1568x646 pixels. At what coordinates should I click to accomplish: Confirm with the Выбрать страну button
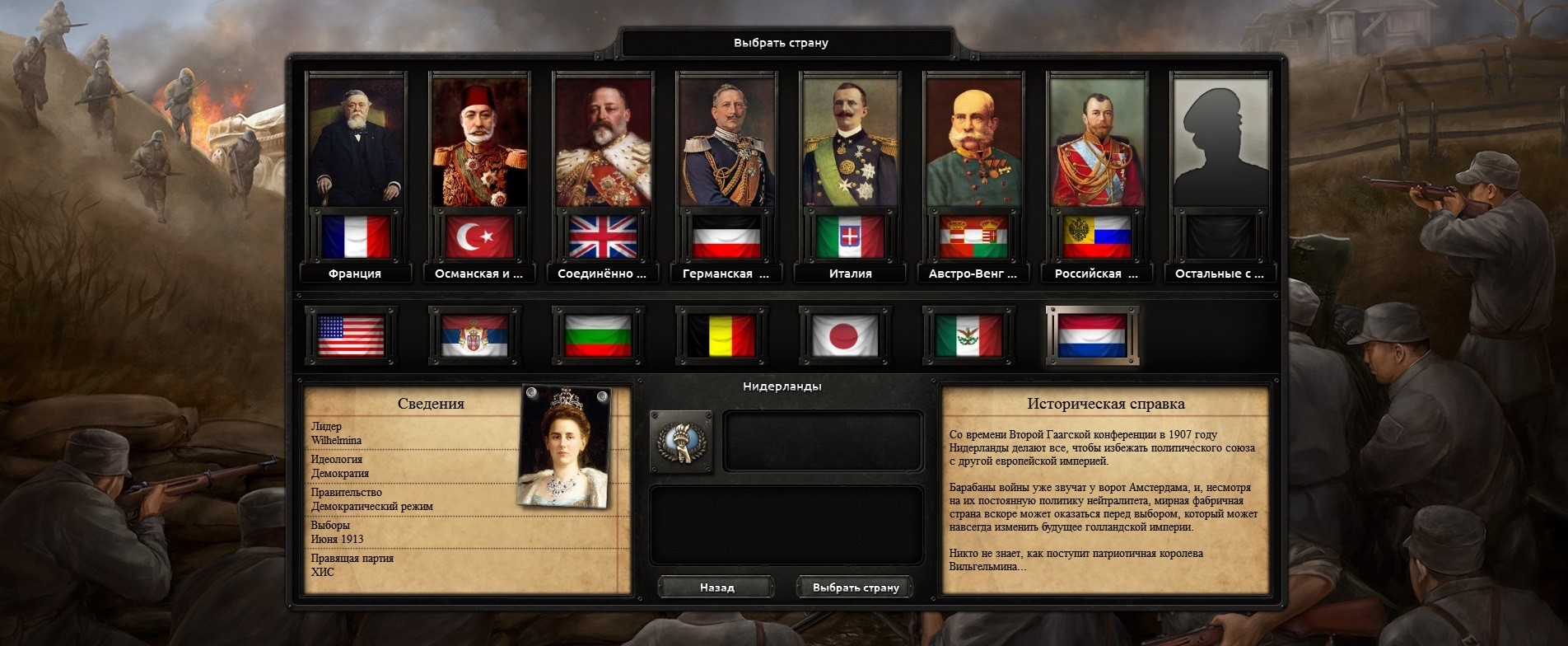point(855,587)
